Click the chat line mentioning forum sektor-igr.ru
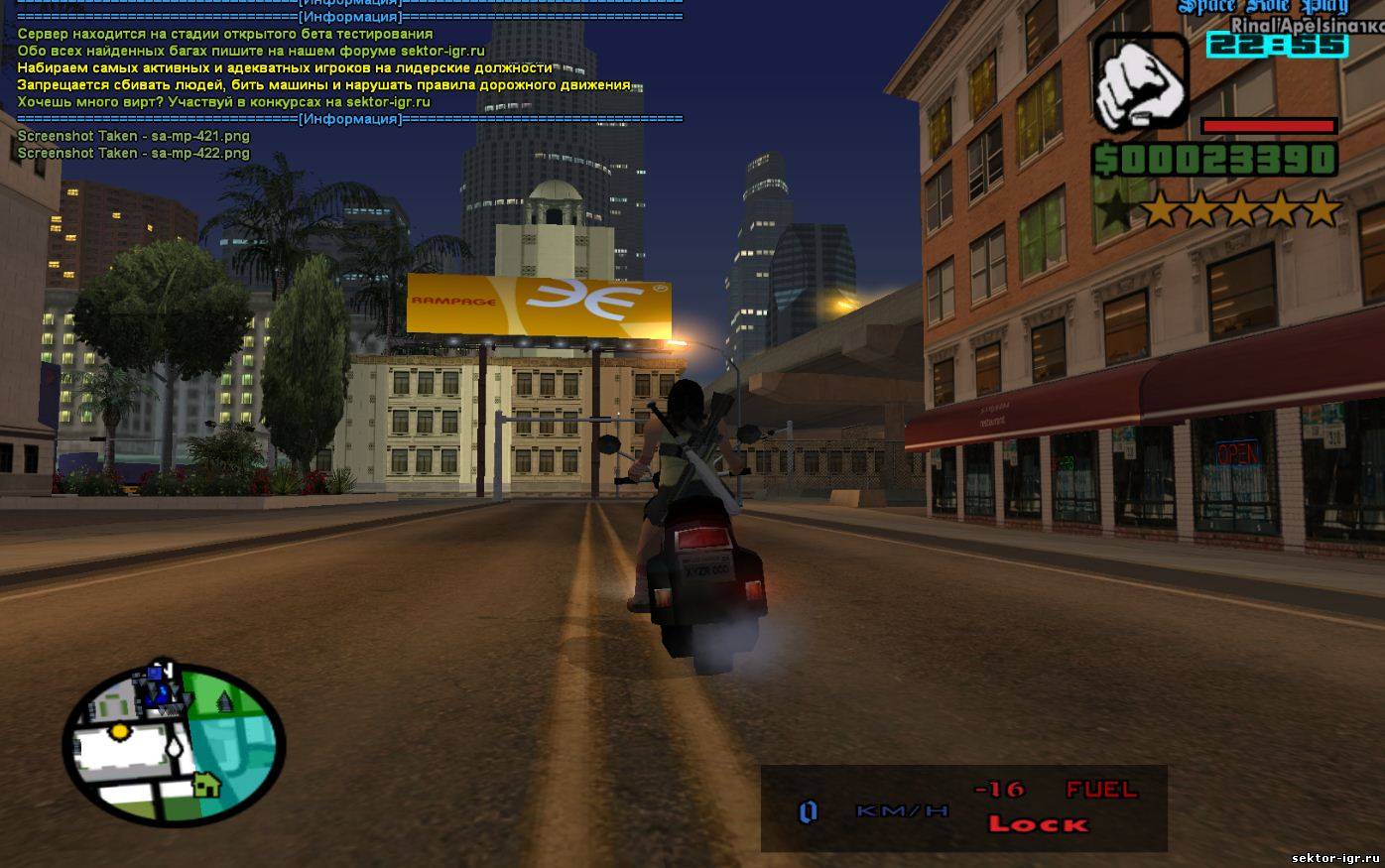Screen dimensions: 1385x868 pos(251,51)
